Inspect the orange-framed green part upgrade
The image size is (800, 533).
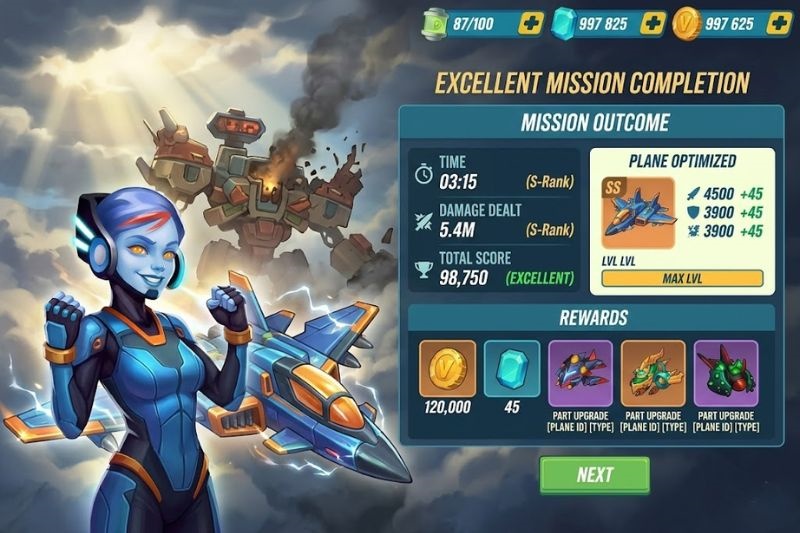pos(652,373)
